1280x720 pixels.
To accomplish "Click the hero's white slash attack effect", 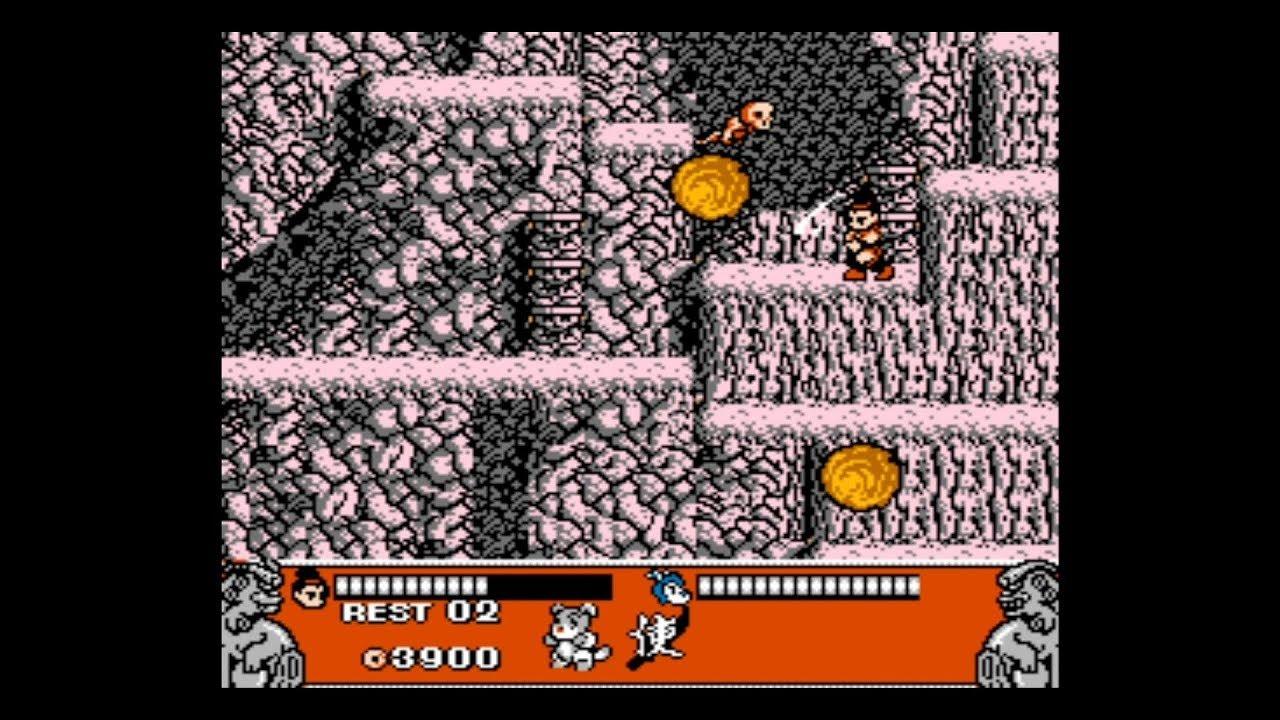I will point(810,215).
